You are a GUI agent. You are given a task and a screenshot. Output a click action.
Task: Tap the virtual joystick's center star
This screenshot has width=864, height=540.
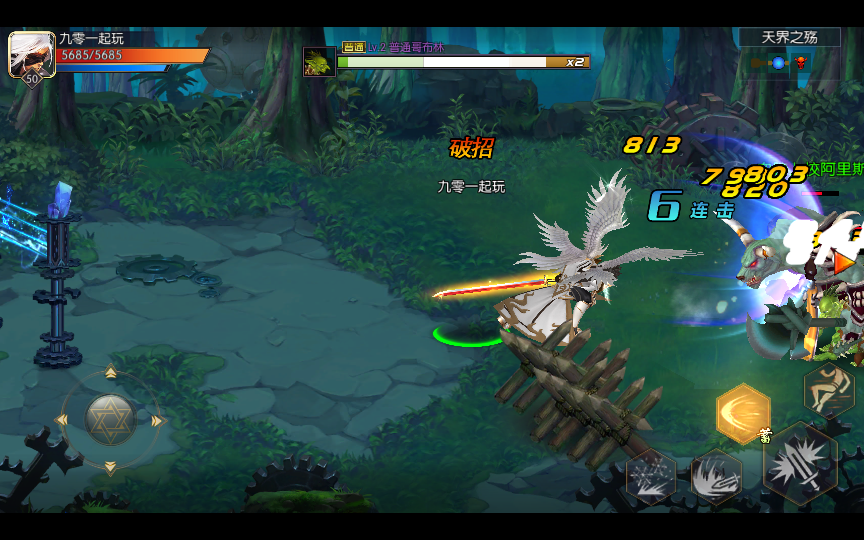110,420
